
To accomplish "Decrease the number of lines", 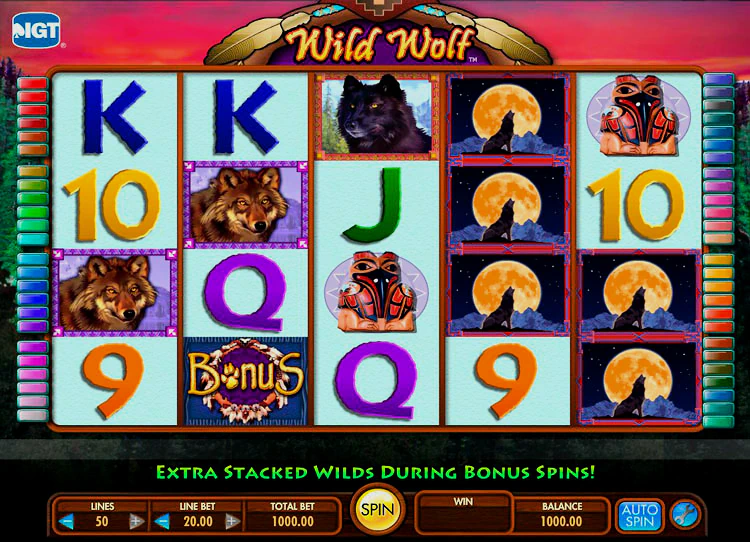I will (x=67, y=521).
